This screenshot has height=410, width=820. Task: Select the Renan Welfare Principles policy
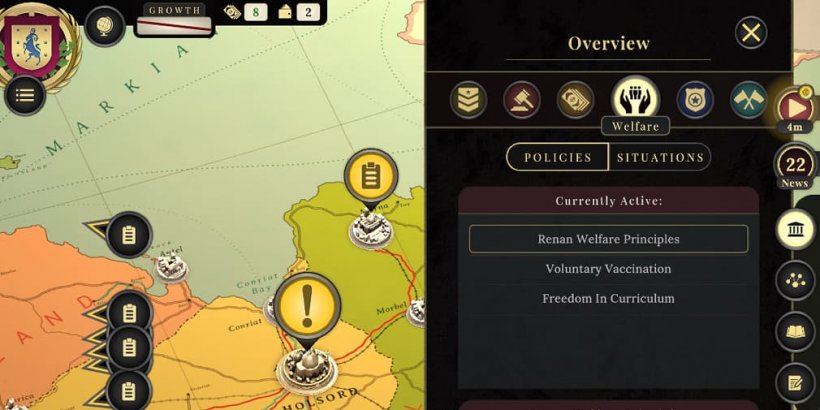[608, 239]
